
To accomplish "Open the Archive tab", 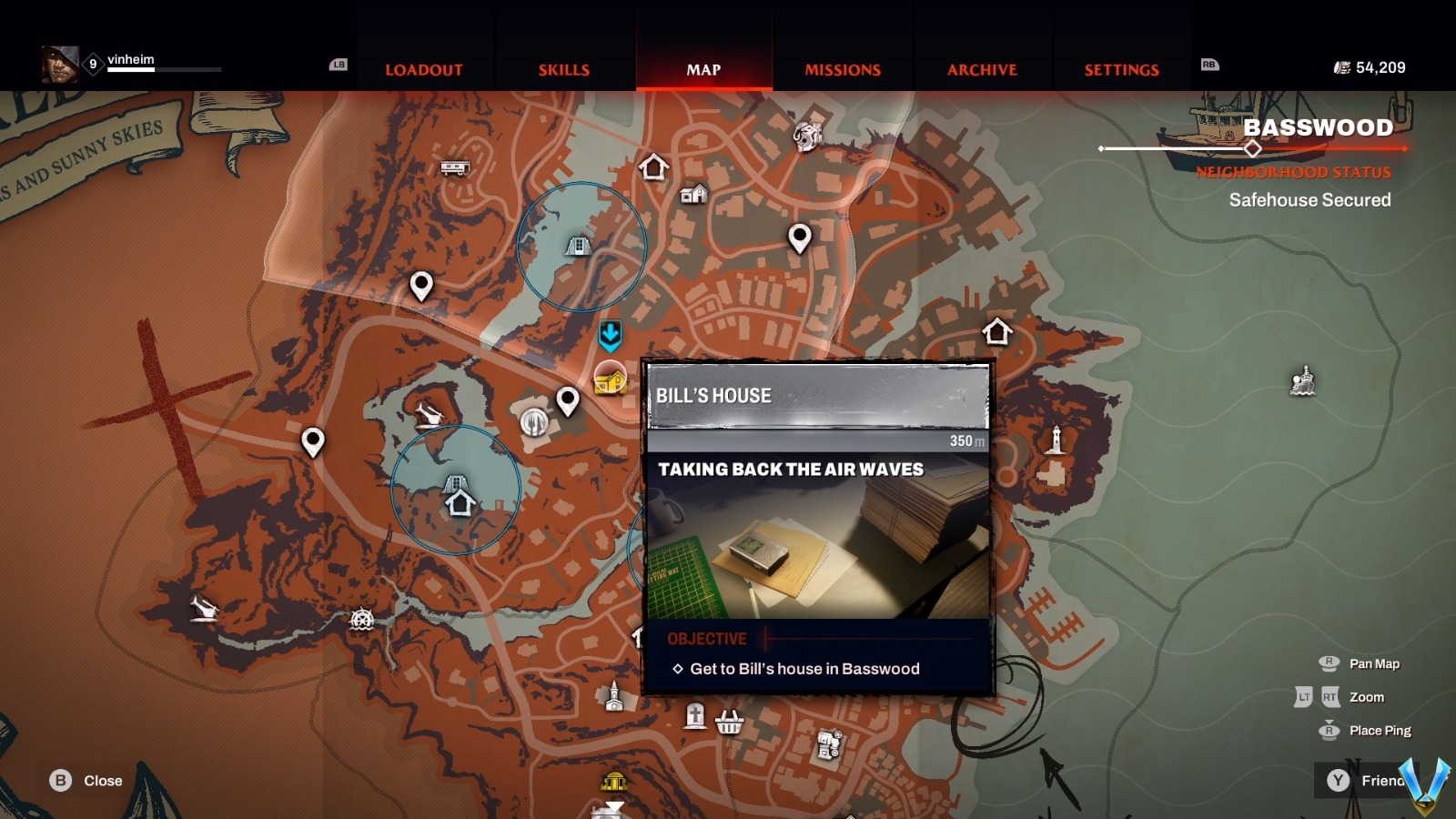I will 982,70.
